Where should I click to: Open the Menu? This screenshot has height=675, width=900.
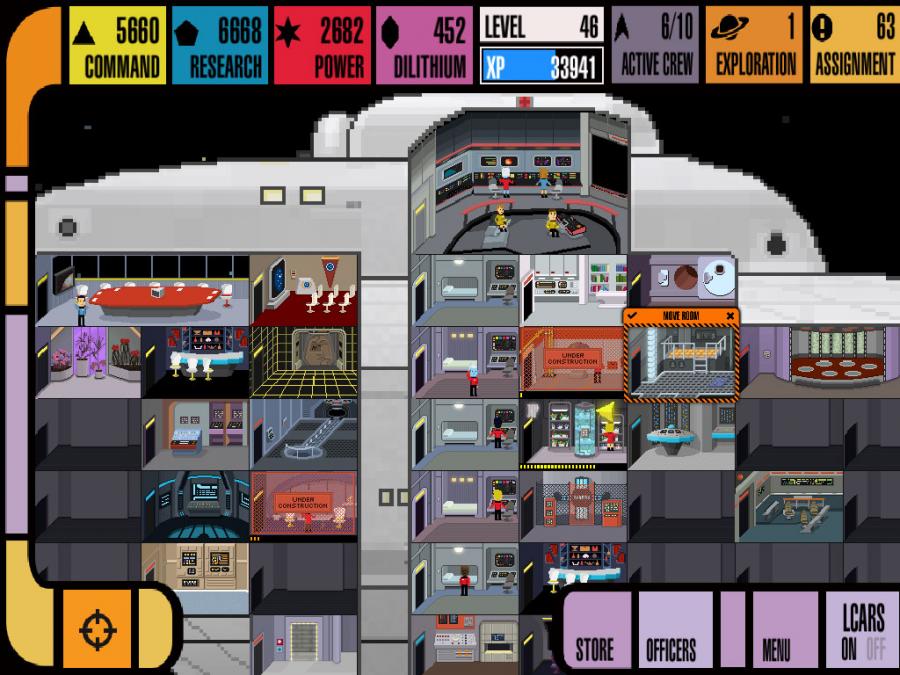pyautogui.click(x=776, y=628)
